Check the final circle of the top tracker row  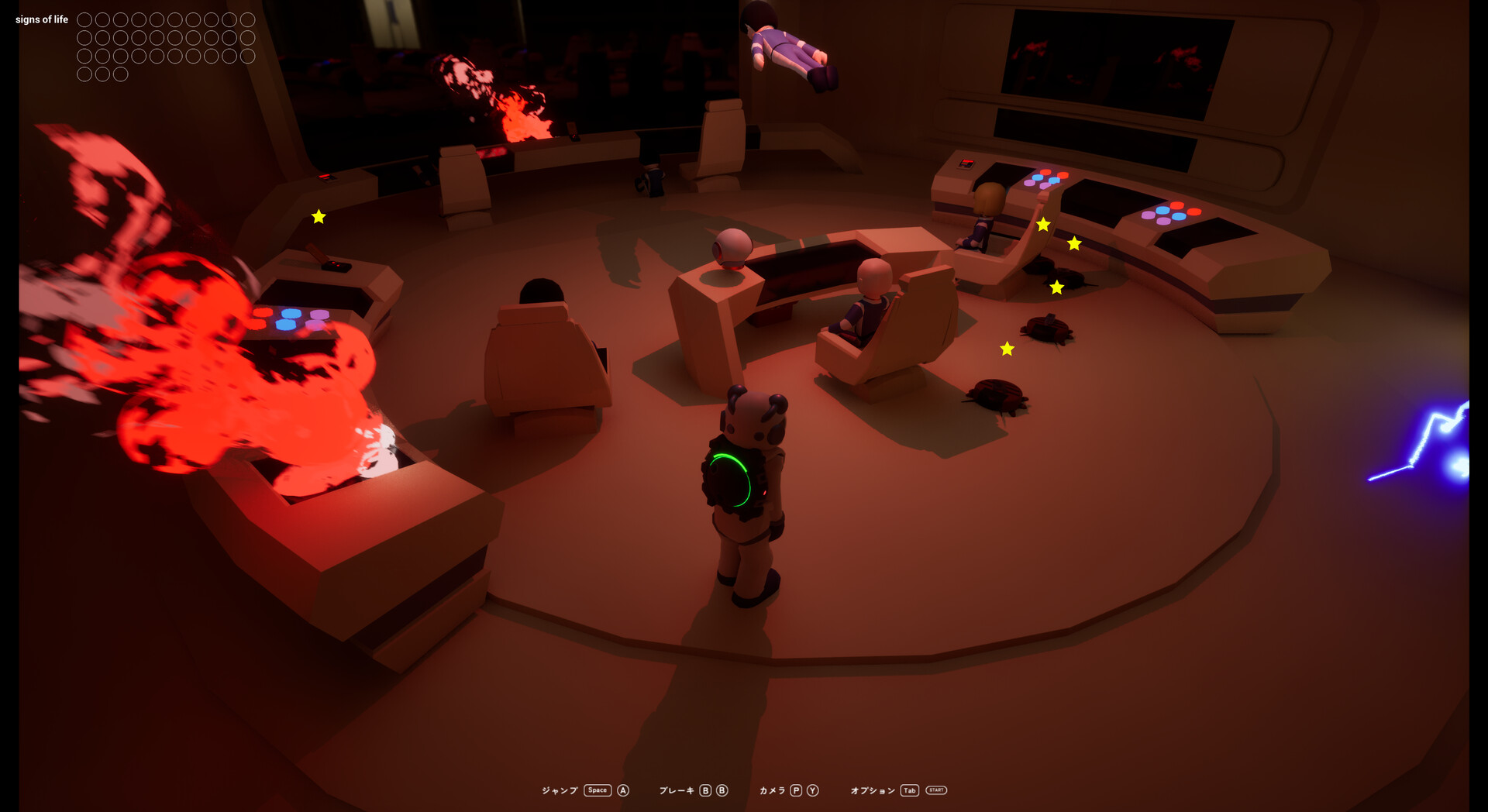point(248,19)
